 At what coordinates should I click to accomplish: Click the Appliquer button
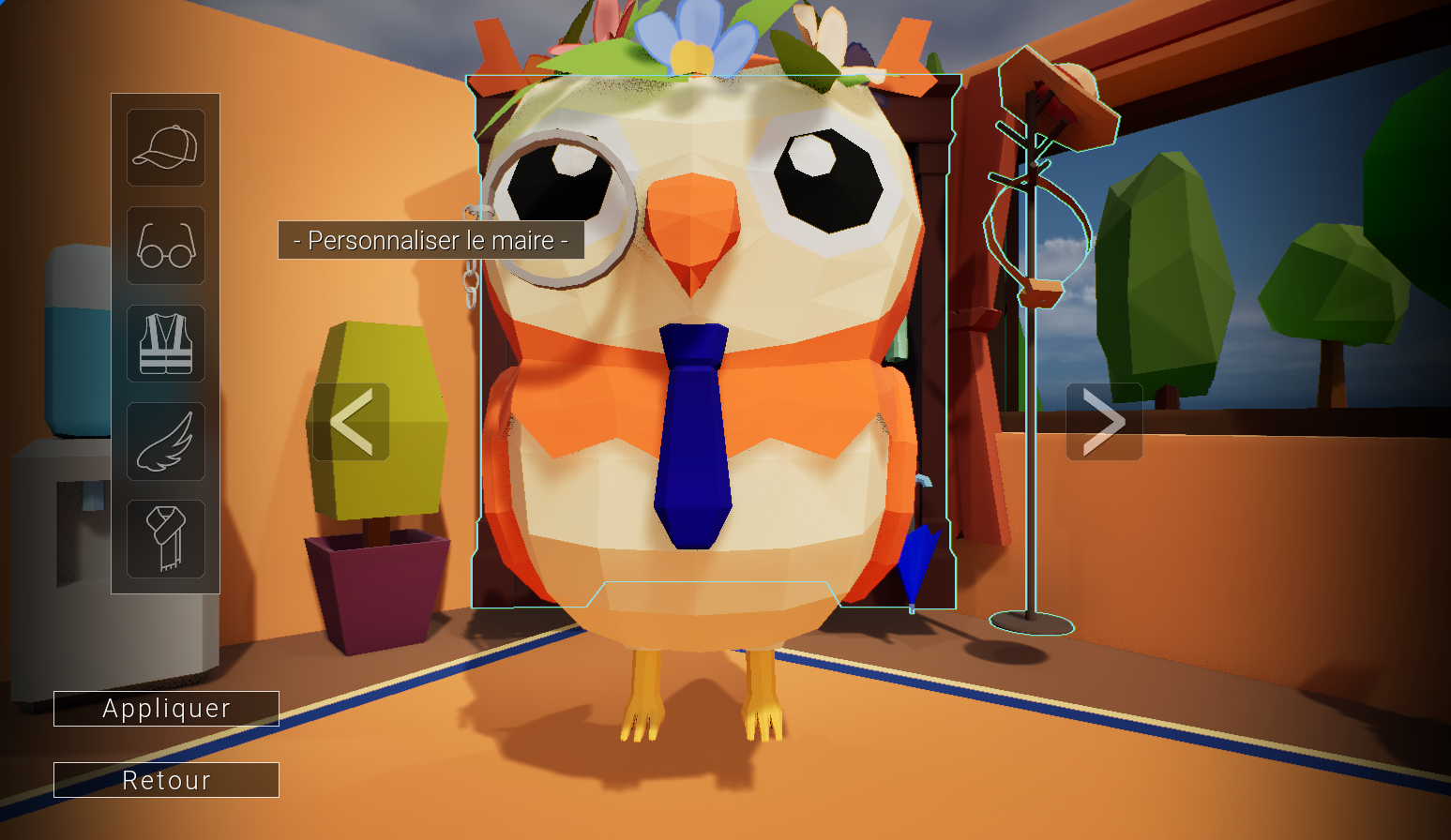click(166, 709)
